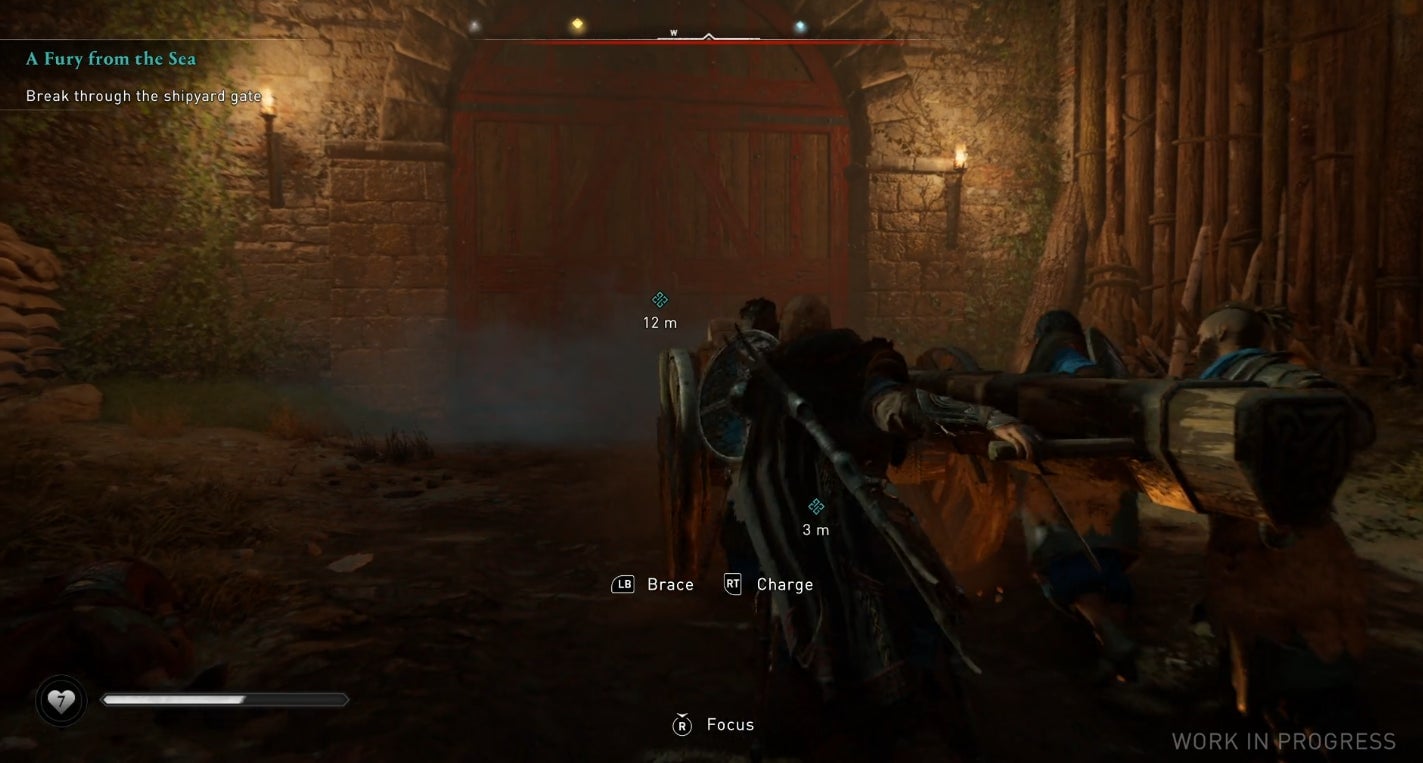Click the Charge action label
This screenshot has width=1423, height=763.
click(x=785, y=584)
